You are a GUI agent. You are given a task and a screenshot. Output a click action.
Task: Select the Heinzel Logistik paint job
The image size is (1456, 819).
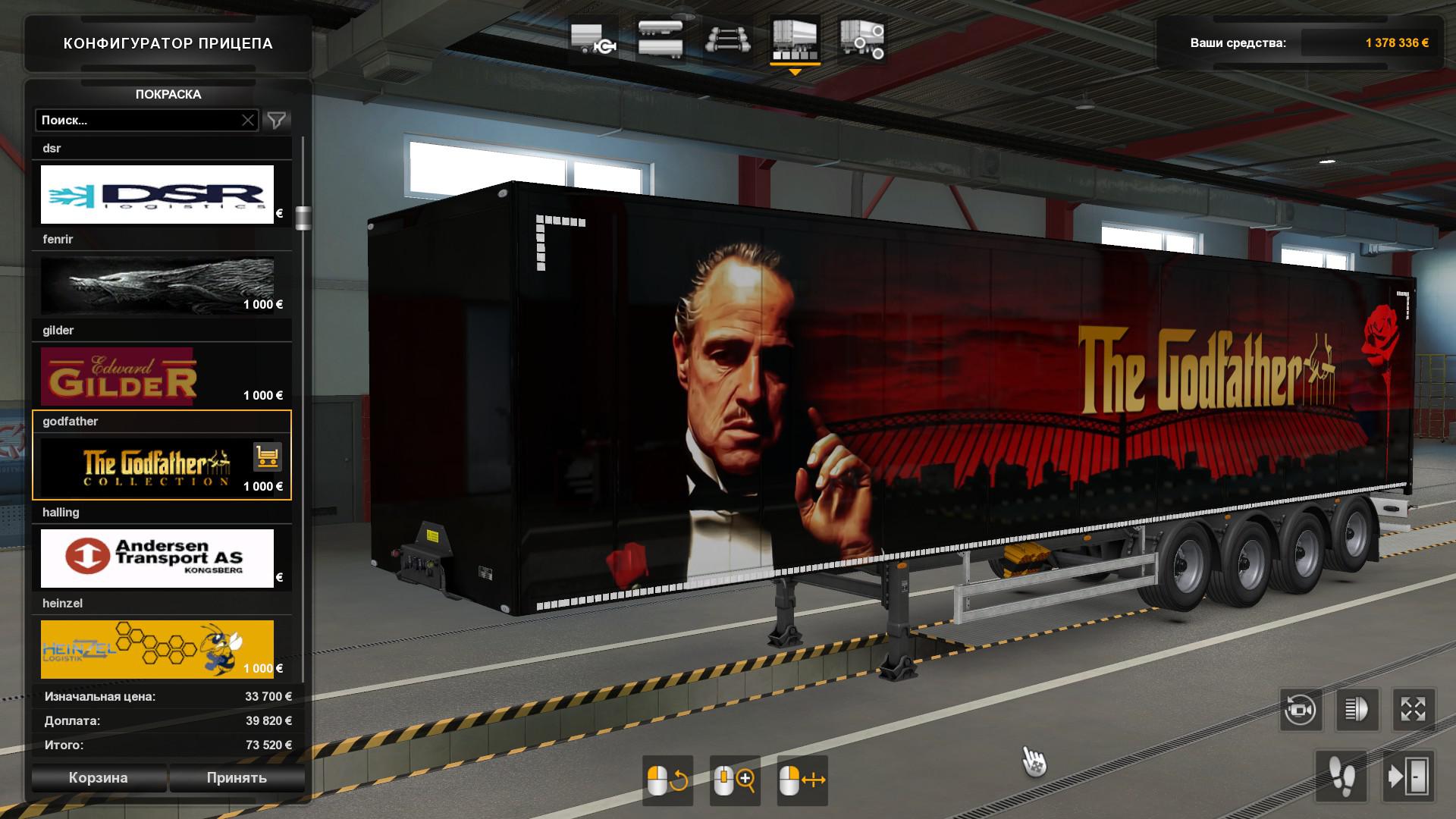(x=157, y=649)
